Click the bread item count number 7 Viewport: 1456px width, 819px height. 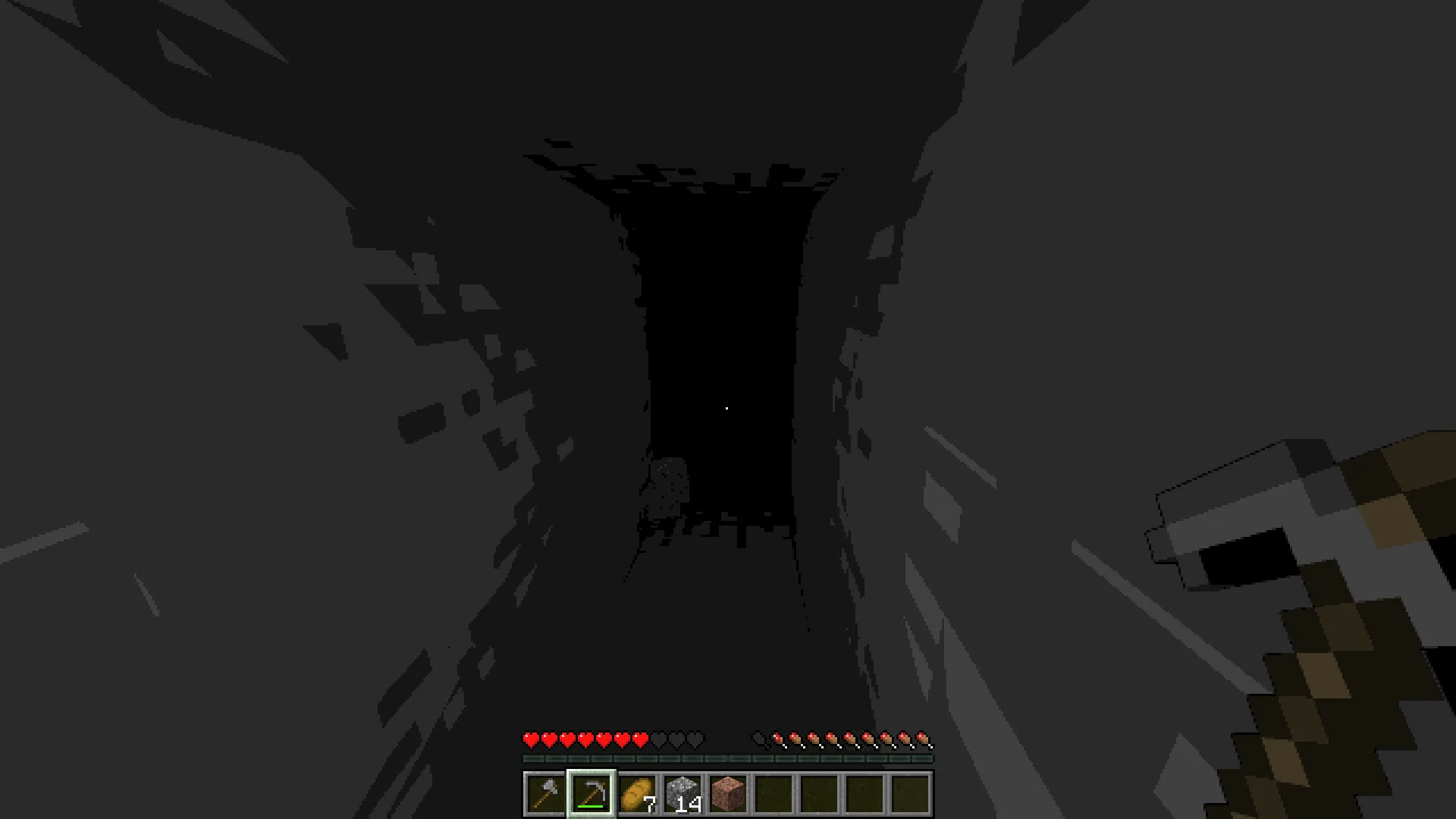pyautogui.click(x=648, y=805)
